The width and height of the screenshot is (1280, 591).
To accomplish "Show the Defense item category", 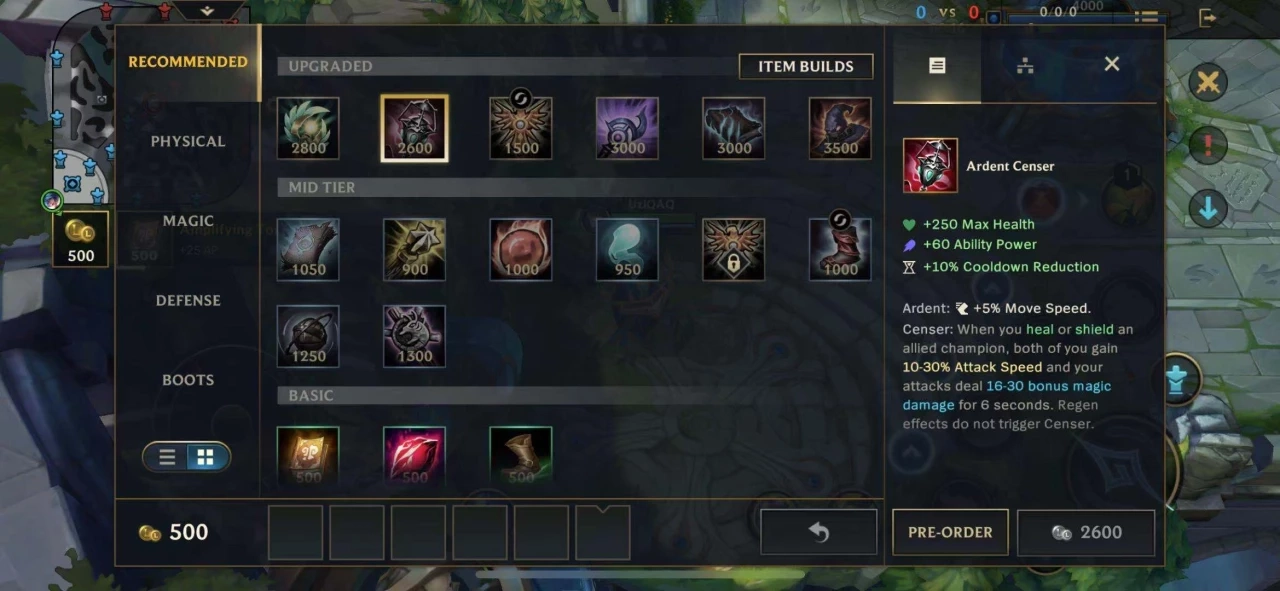I will [x=188, y=300].
